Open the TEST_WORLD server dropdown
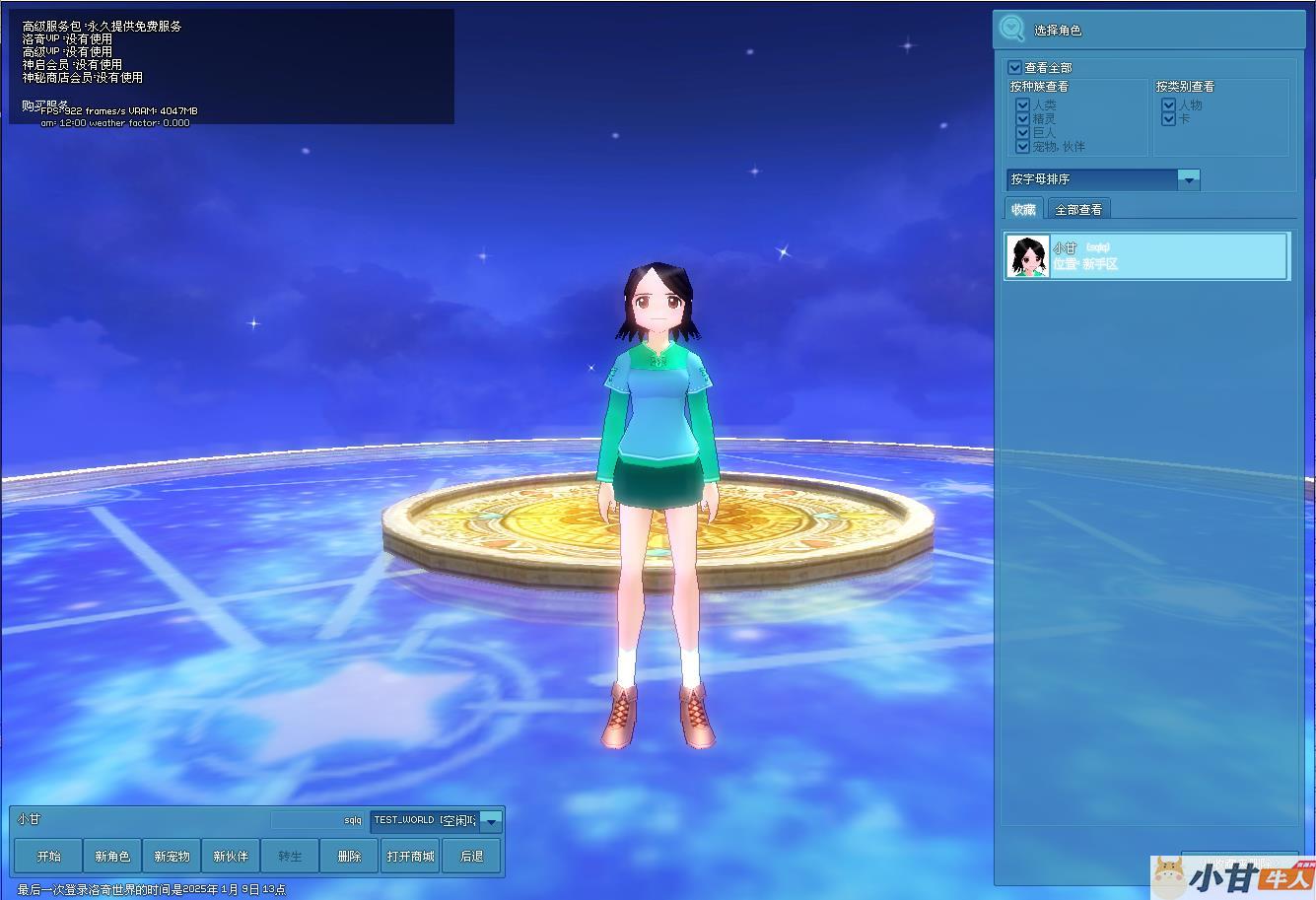The image size is (1316, 900). (491, 820)
